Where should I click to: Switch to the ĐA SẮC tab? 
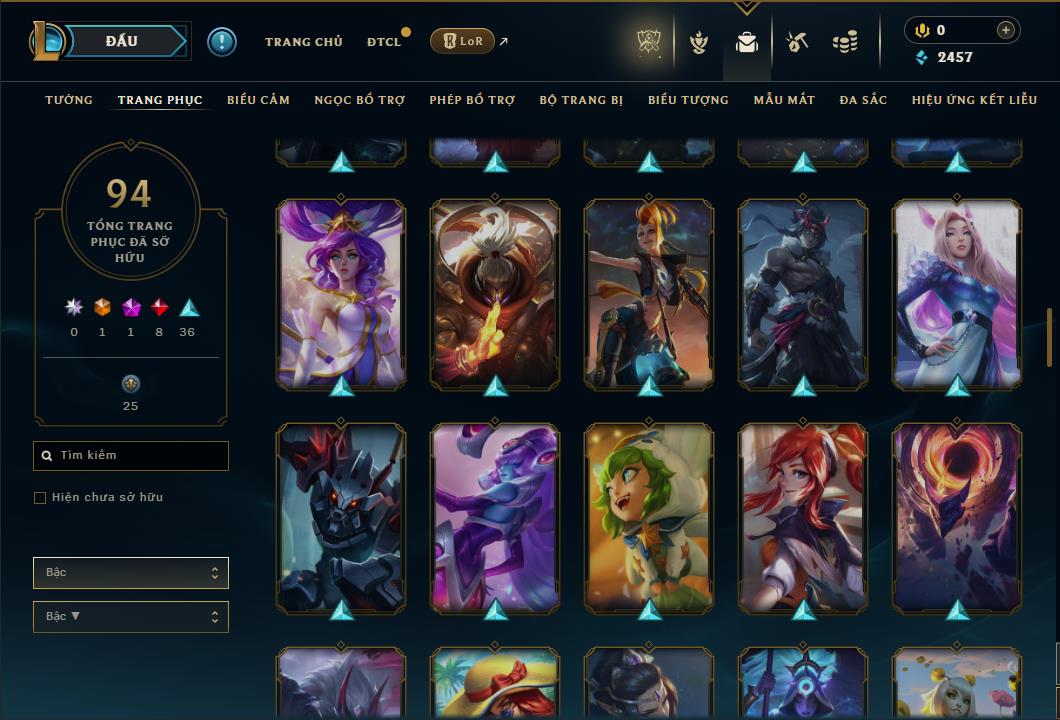tap(863, 100)
